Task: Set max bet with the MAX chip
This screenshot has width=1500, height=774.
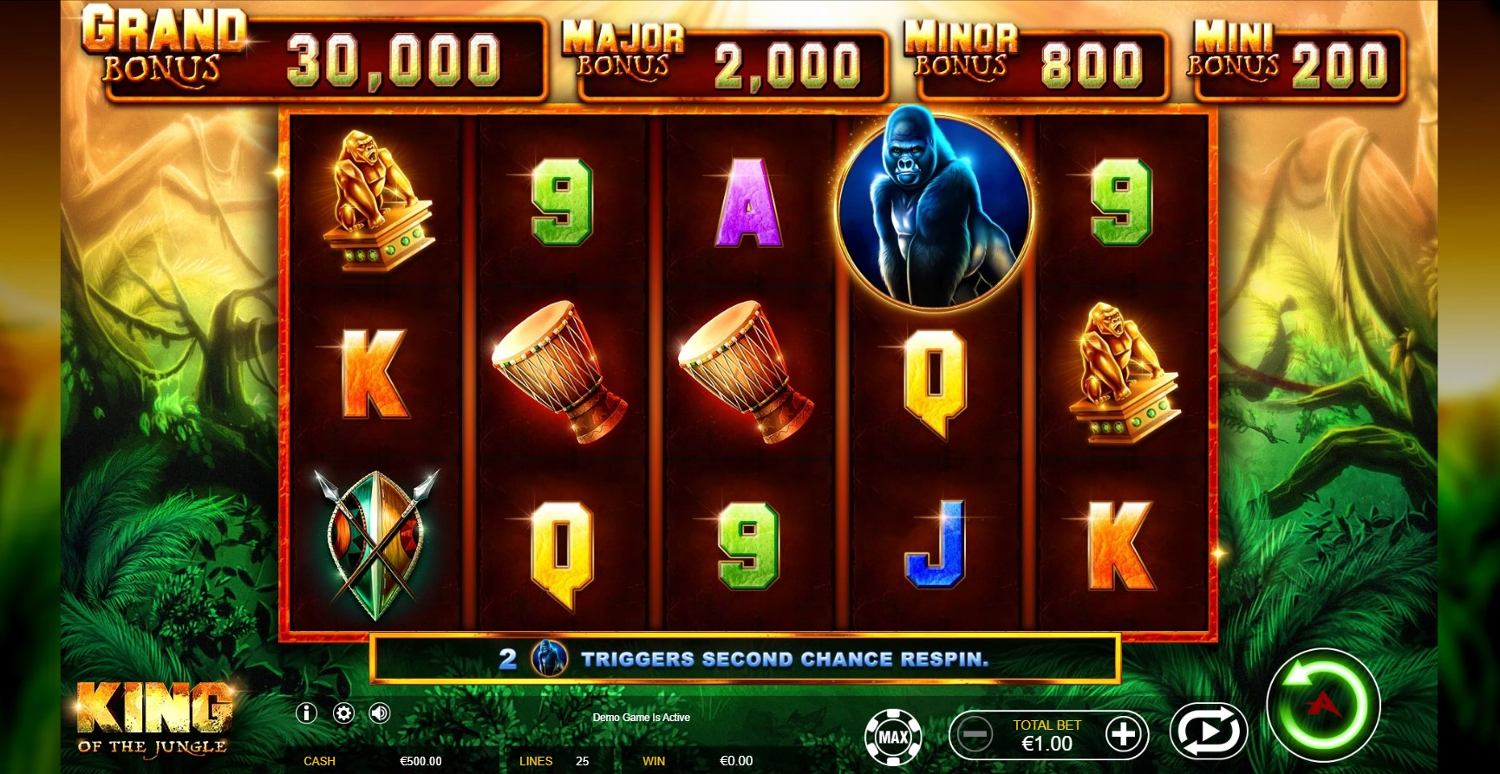Action: coord(893,737)
